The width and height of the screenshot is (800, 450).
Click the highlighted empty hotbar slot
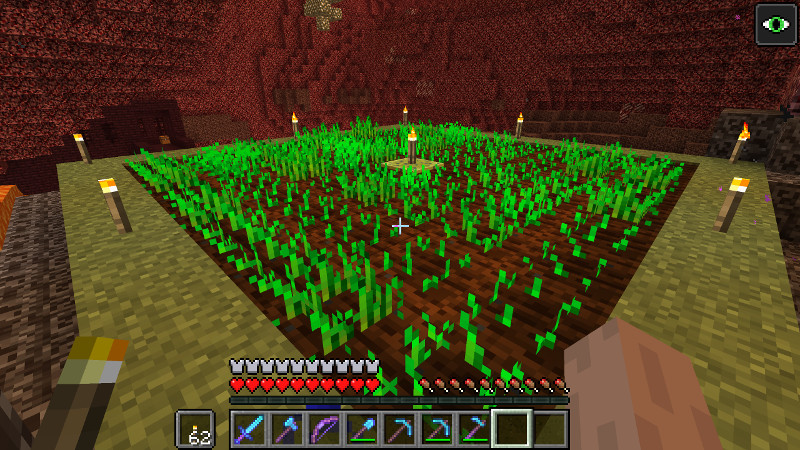[511, 429]
